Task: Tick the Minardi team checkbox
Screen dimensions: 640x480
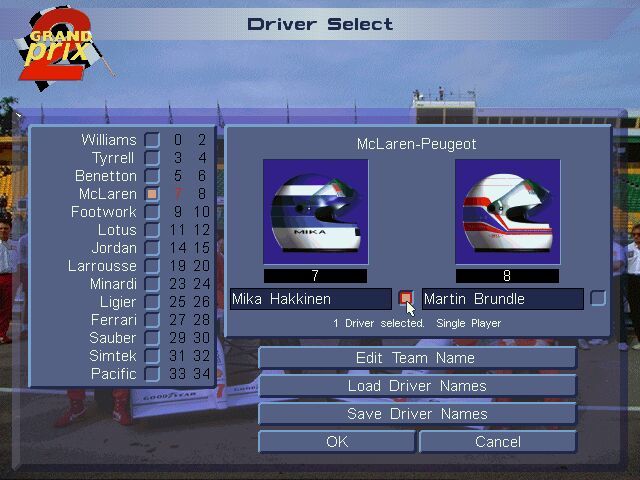Action: [152, 284]
